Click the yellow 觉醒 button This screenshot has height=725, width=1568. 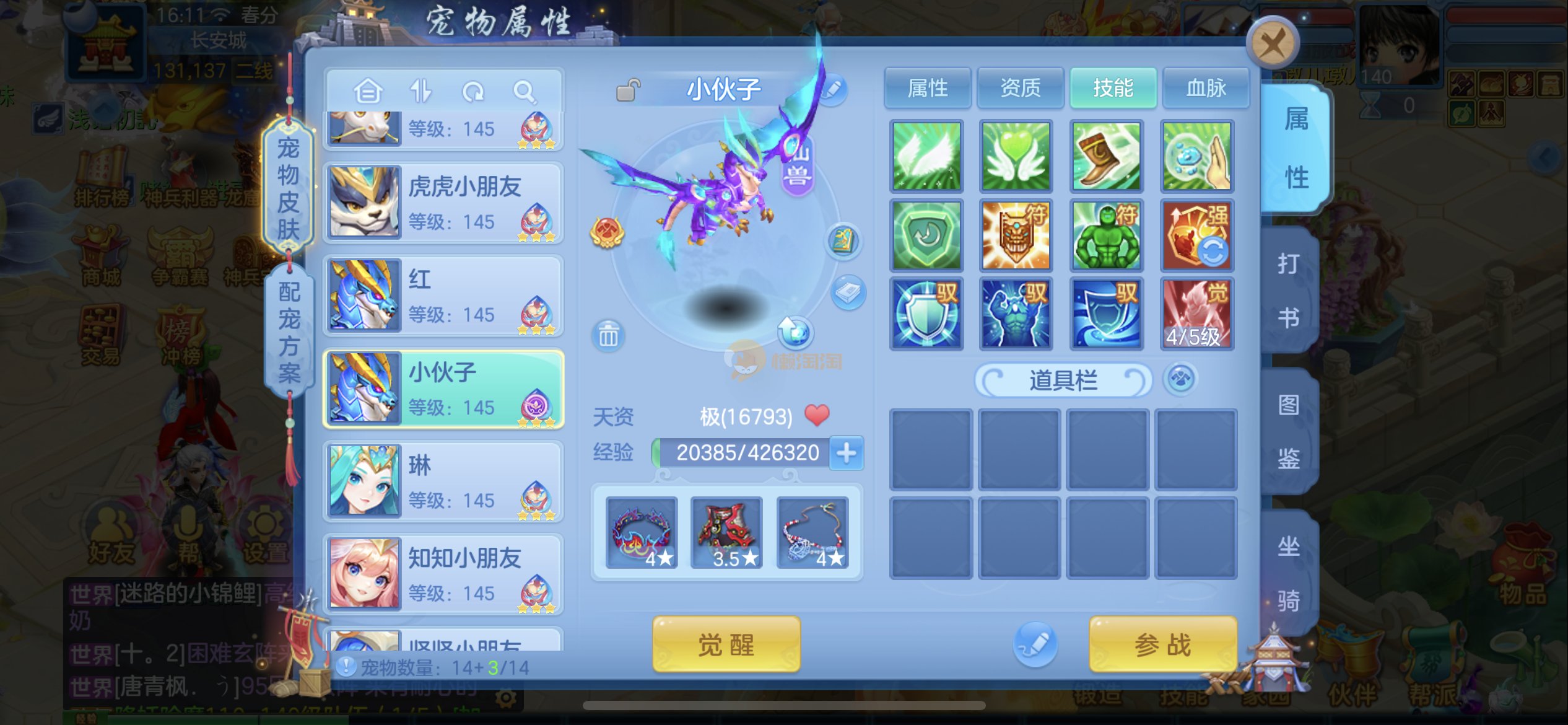(726, 644)
